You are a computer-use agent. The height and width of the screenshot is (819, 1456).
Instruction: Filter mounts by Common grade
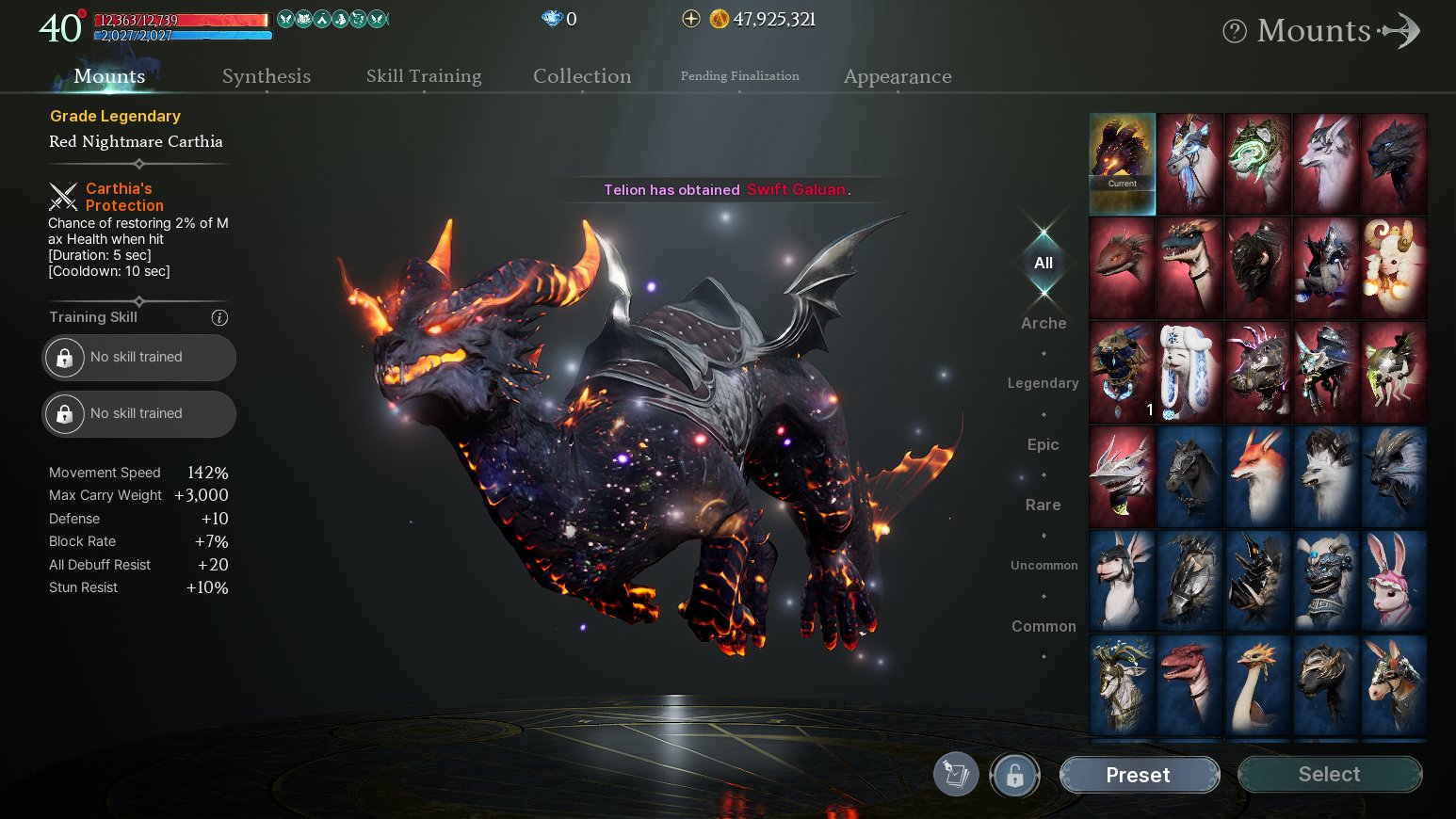click(1043, 626)
